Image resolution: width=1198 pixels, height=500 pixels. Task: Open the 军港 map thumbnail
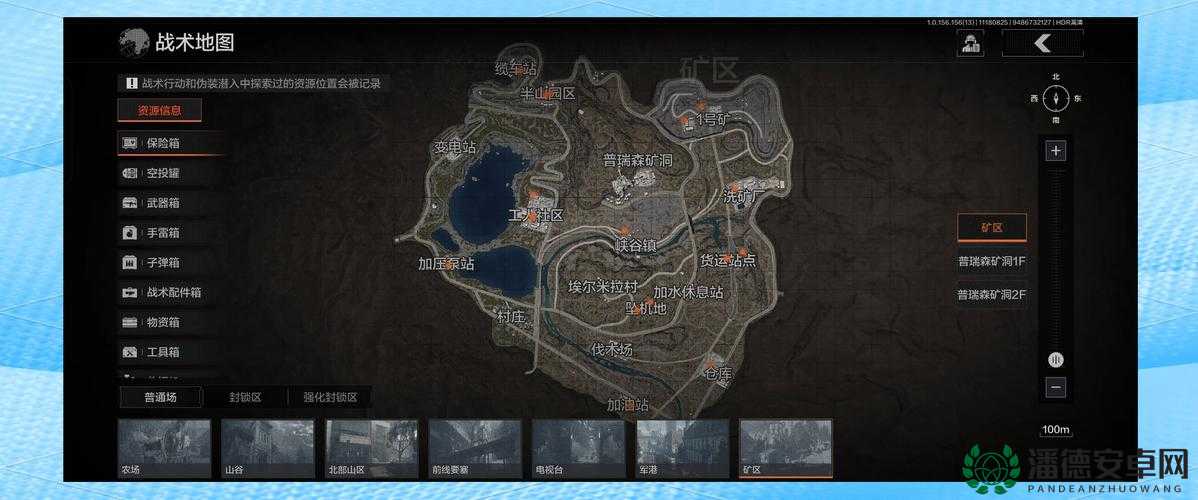682,449
